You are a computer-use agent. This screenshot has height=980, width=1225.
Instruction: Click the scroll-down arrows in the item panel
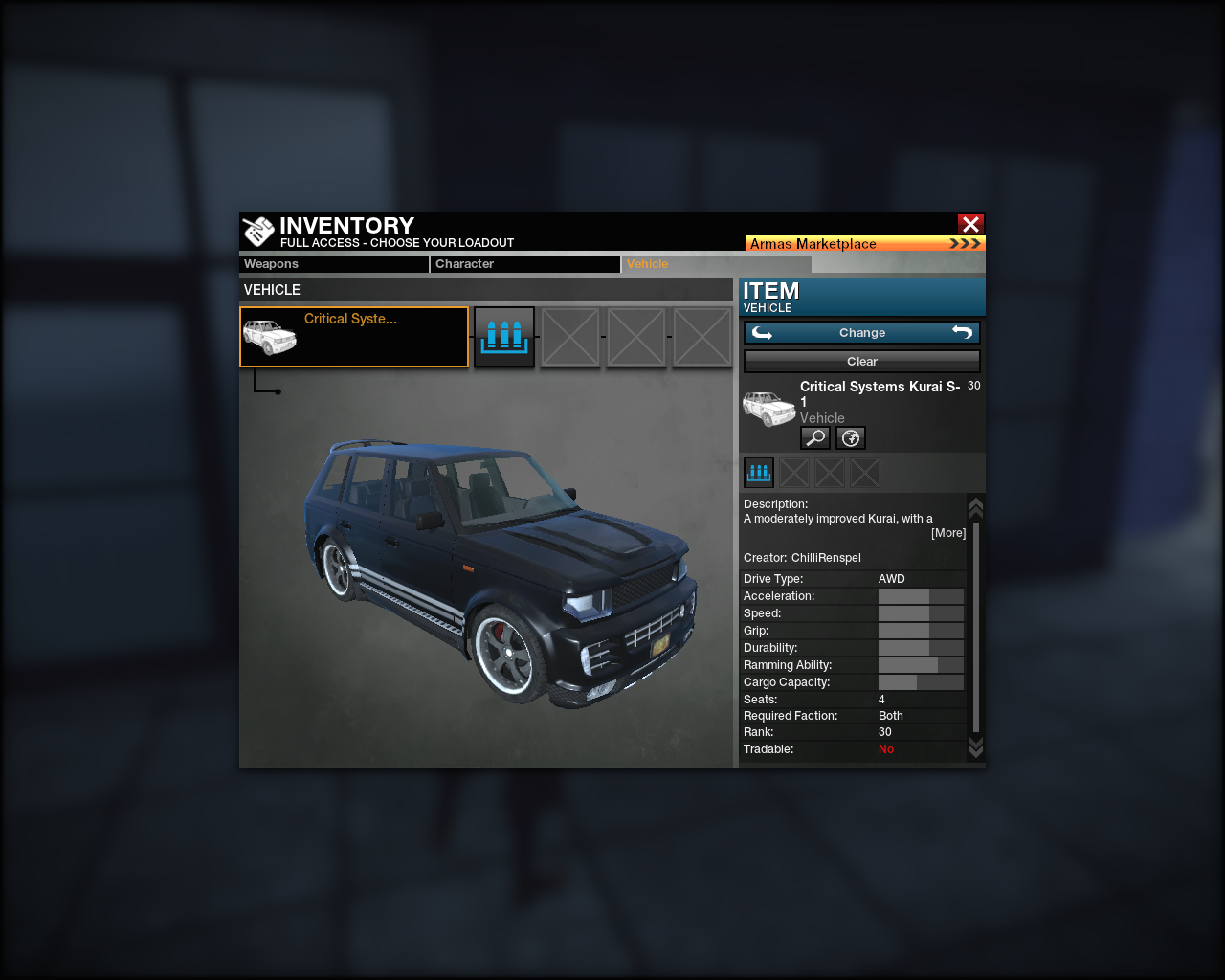point(976,746)
